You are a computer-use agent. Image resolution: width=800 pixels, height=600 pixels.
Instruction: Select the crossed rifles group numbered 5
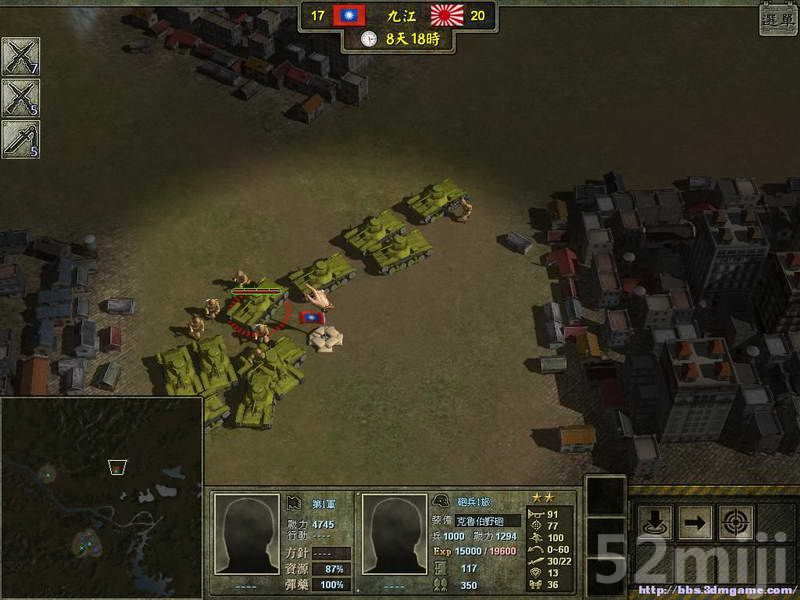coord(20,98)
